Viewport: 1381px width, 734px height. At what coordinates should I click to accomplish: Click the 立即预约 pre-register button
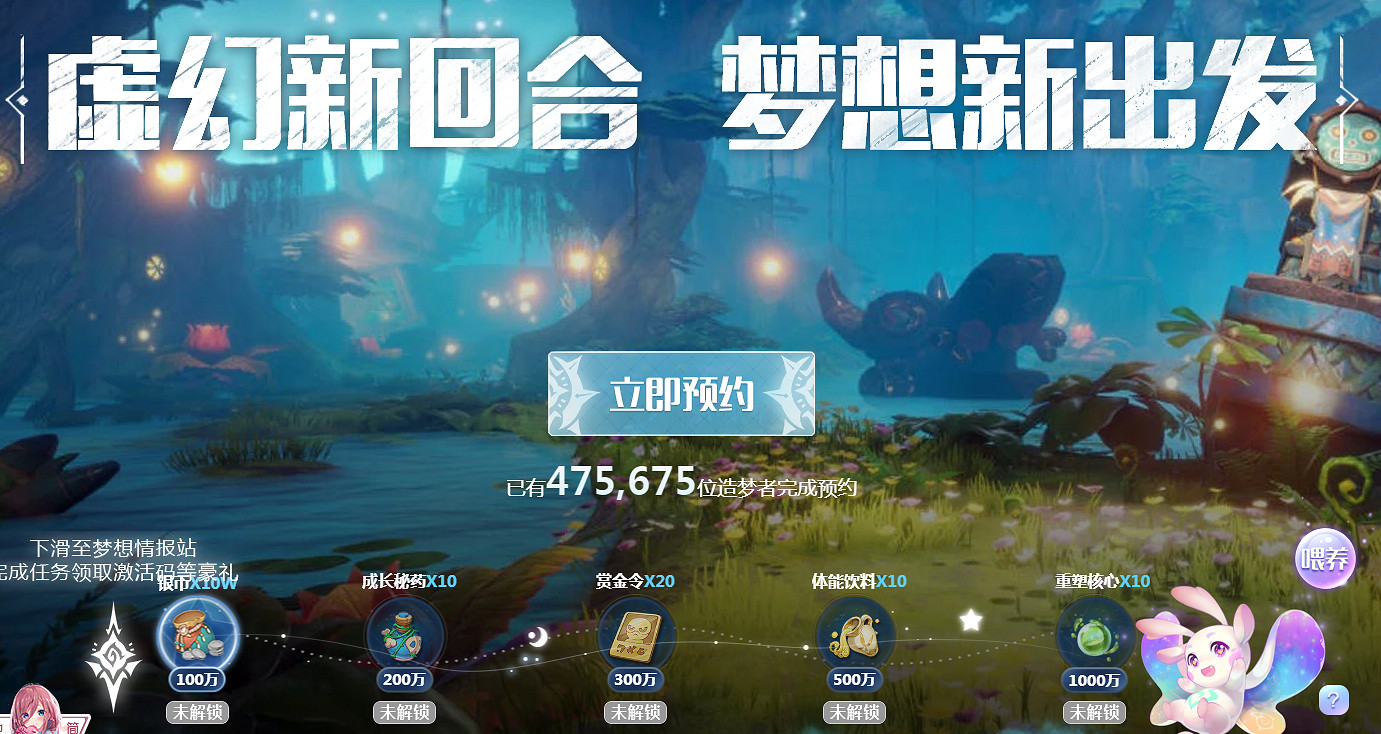(x=679, y=393)
